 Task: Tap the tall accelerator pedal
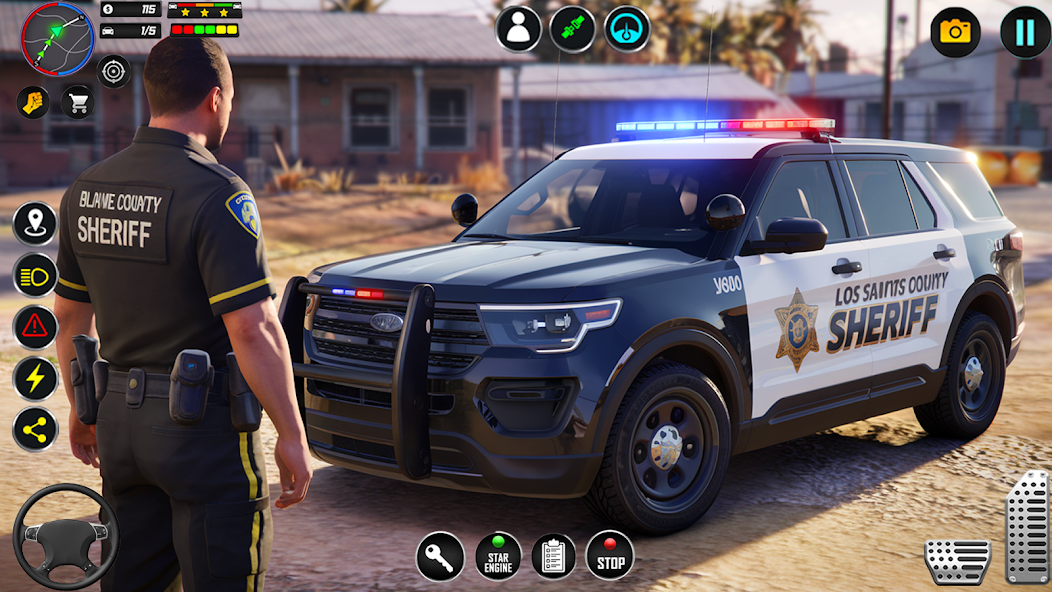point(1027,527)
